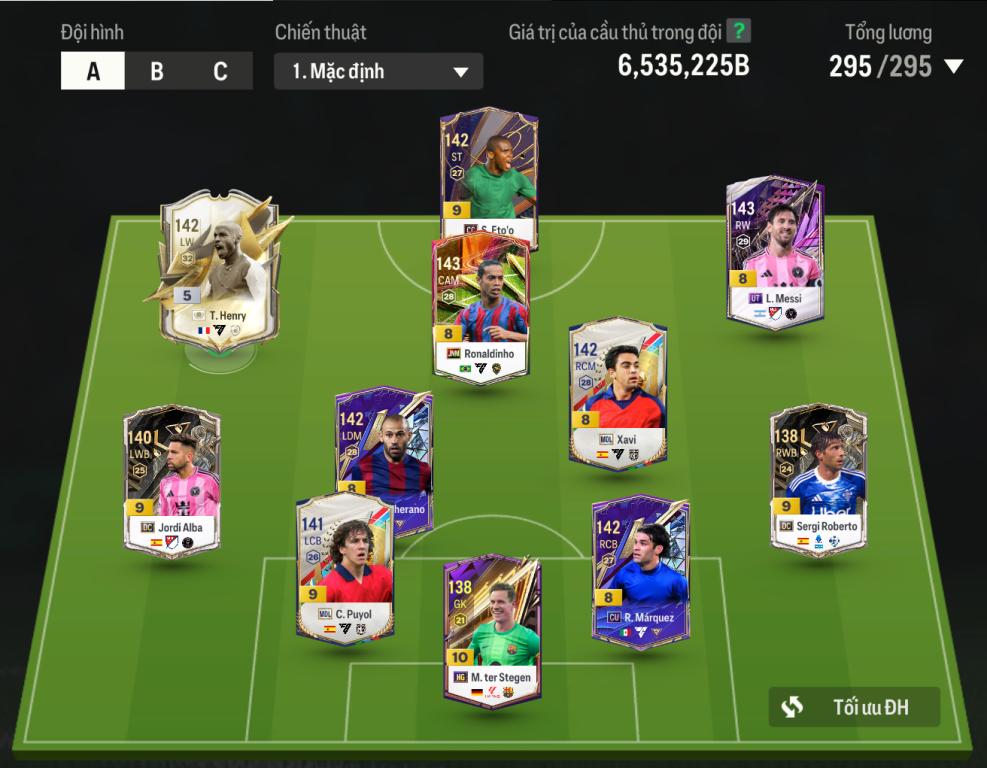Select the Jordi Alba card
987x768 pixels.
click(x=171, y=482)
